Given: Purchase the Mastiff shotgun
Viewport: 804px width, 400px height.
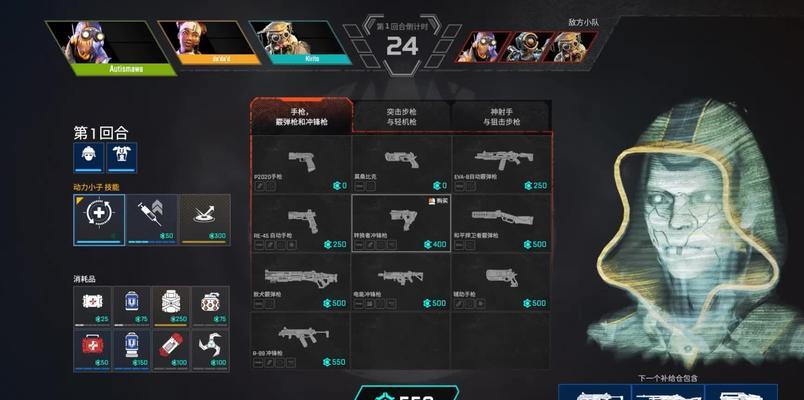Looking at the screenshot, I should (x=301, y=282).
